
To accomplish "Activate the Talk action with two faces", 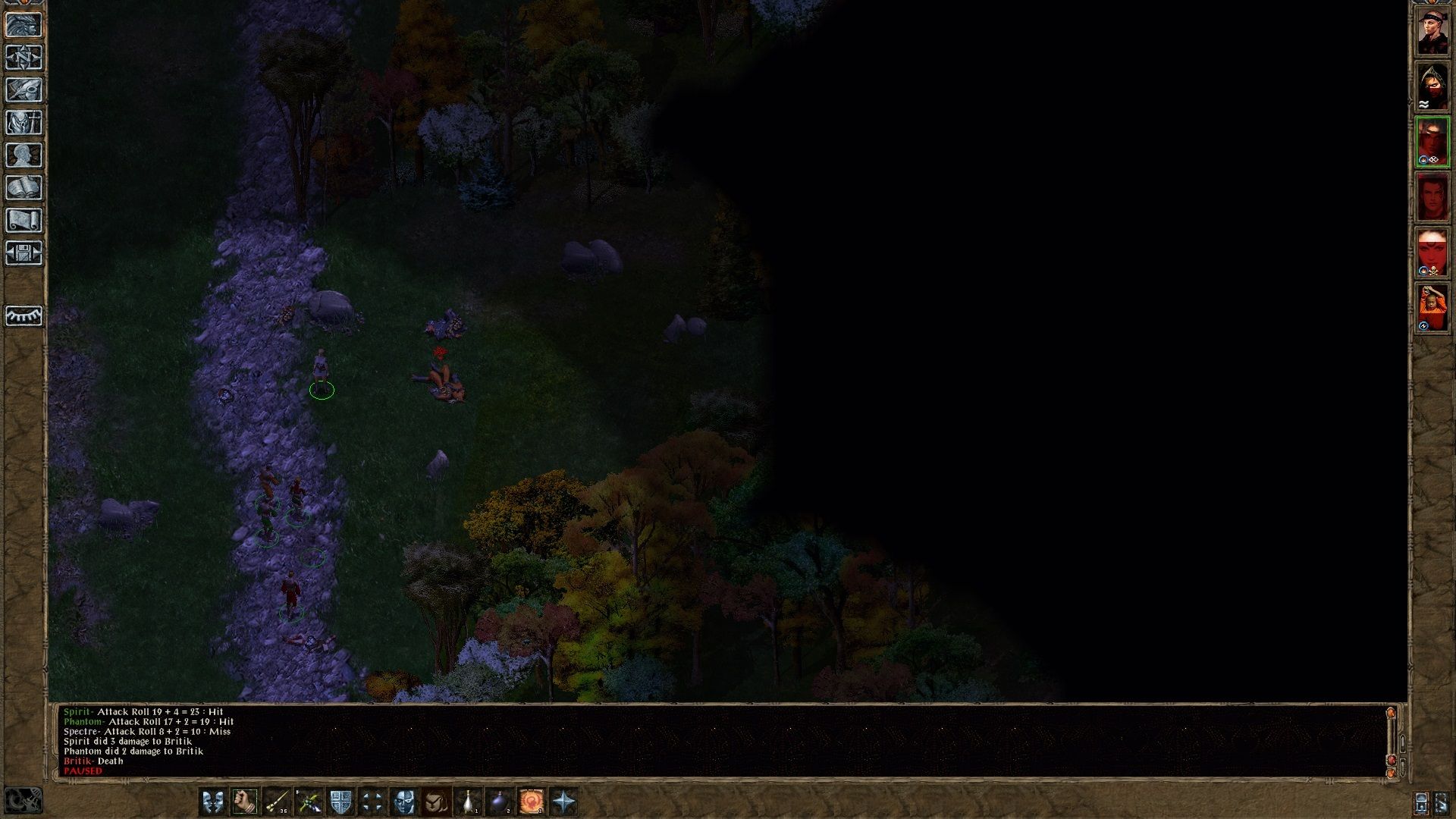I will pos(213,802).
